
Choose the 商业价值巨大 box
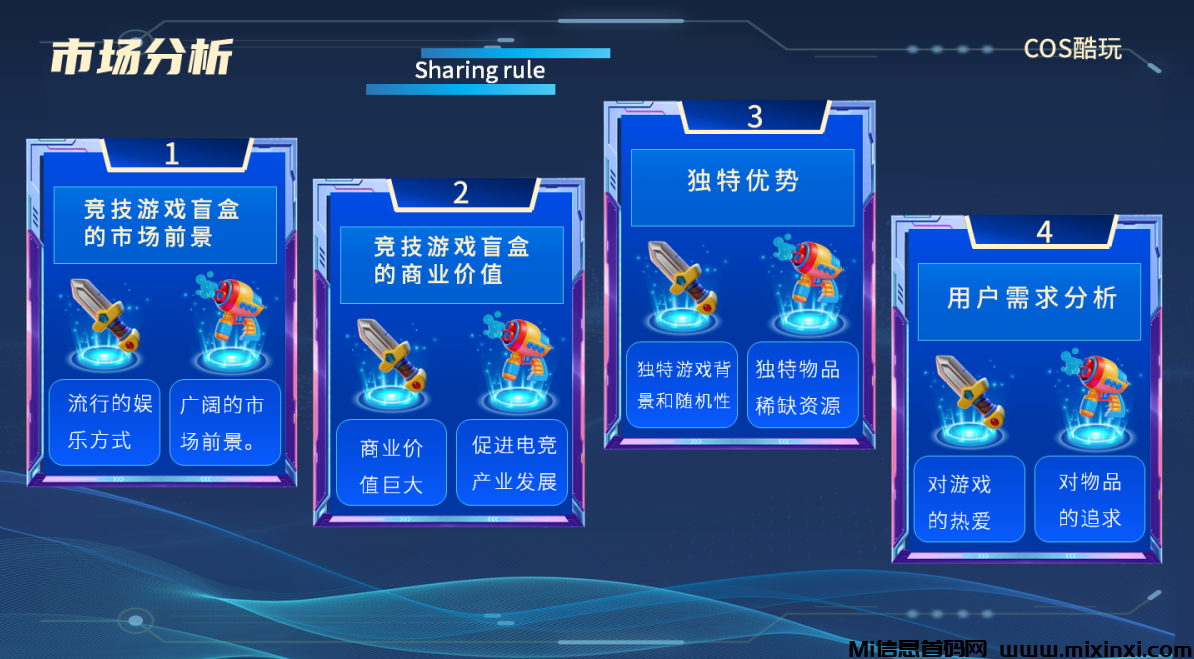click(391, 463)
